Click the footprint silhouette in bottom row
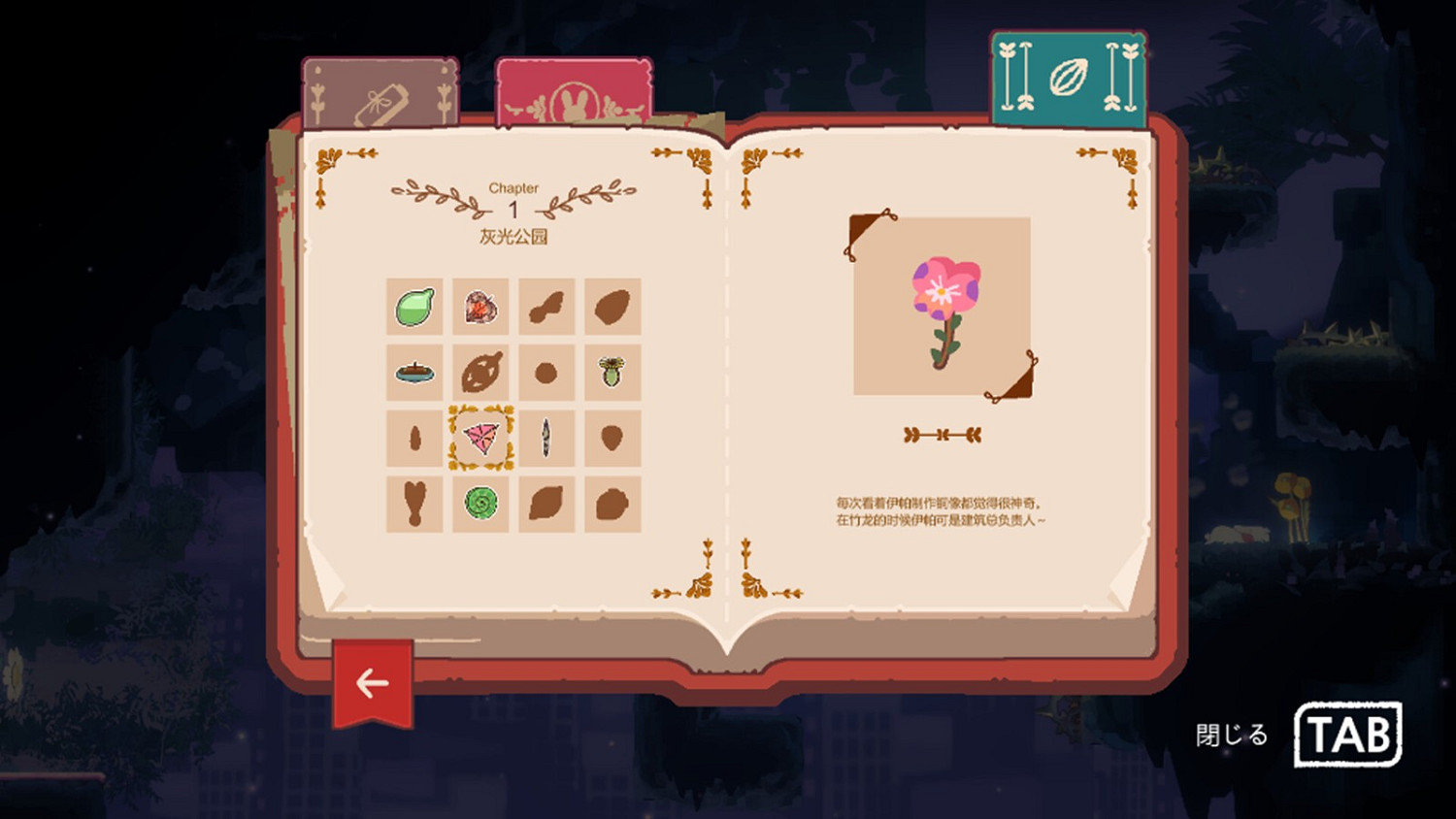The height and width of the screenshot is (819, 1456). pyautogui.click(x=415, y=504)
